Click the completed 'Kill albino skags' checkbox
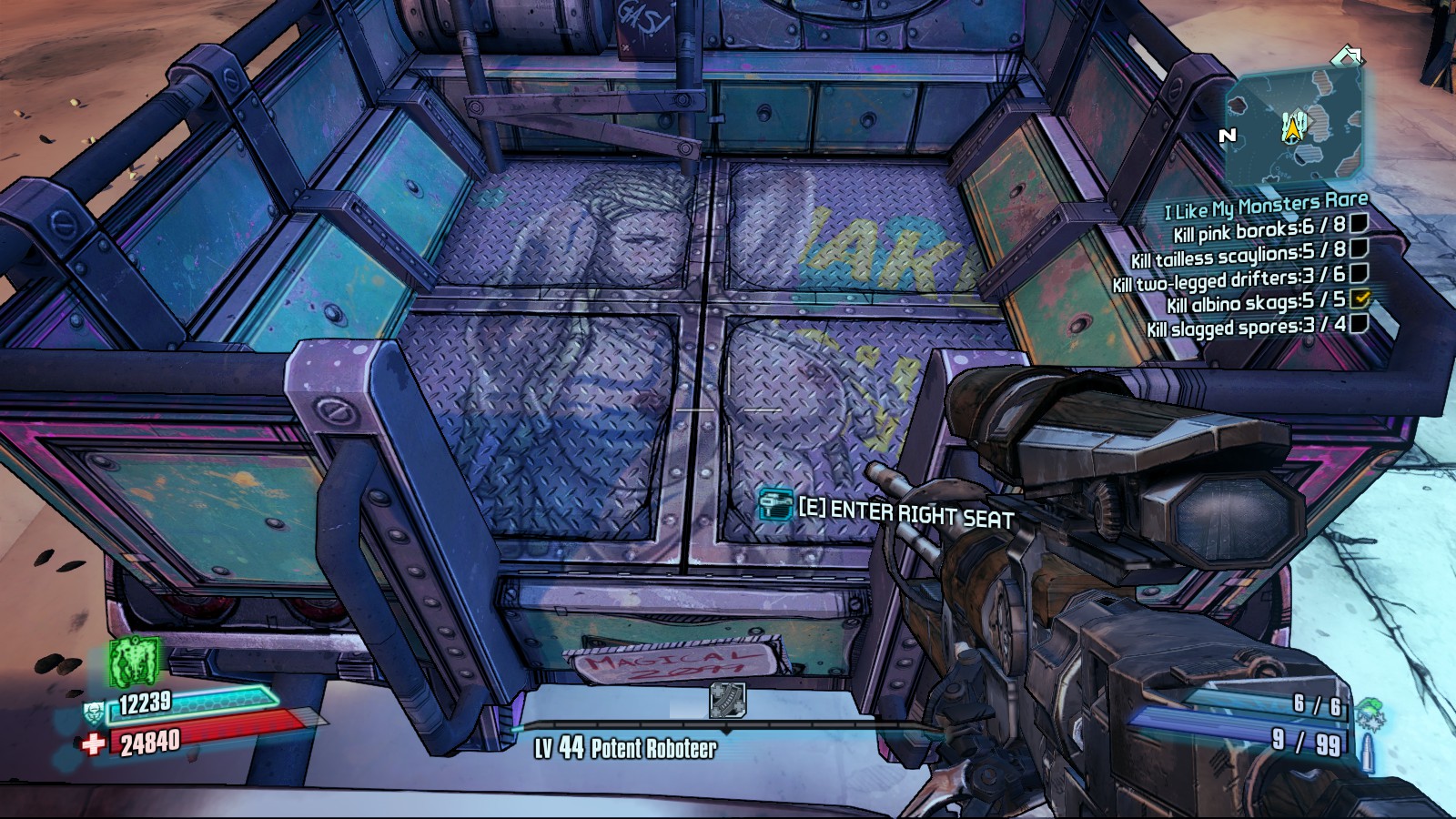 [x=1360, y=298]
